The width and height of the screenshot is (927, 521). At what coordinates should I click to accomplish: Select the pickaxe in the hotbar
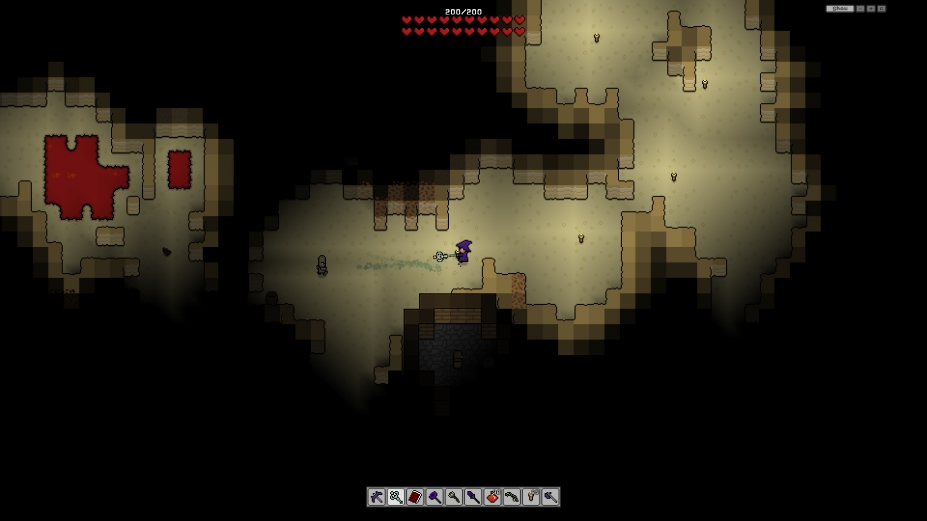(377, 497)
